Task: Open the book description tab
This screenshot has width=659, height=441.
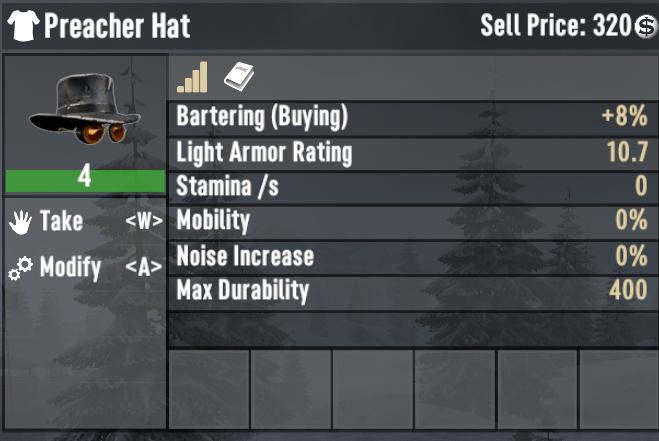Action: click(x=240, y=77)
